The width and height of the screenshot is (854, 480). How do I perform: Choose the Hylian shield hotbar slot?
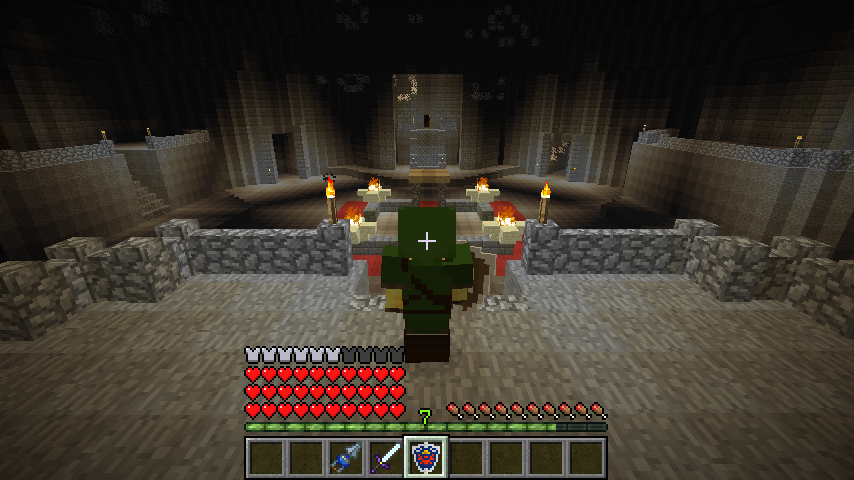[x=425, y=458]
